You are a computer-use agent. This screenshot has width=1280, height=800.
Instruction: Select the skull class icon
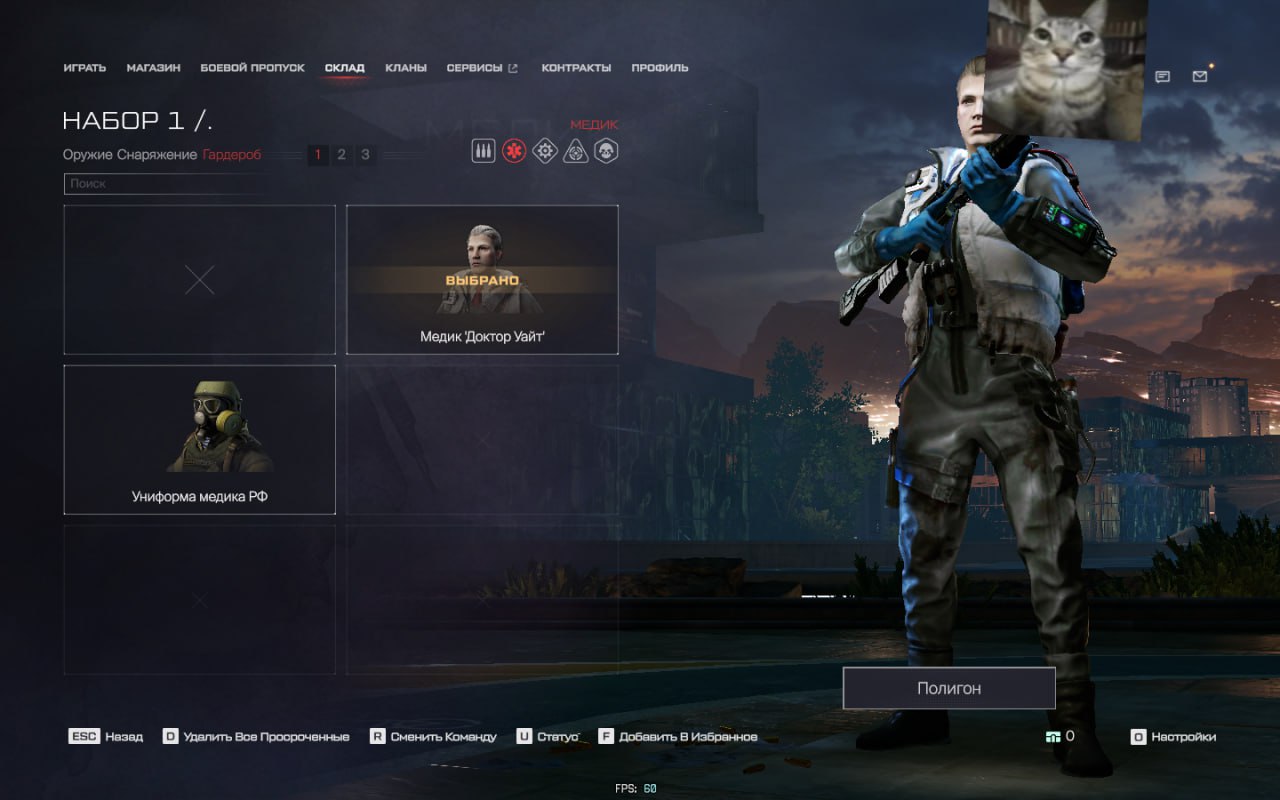(606, 151)
